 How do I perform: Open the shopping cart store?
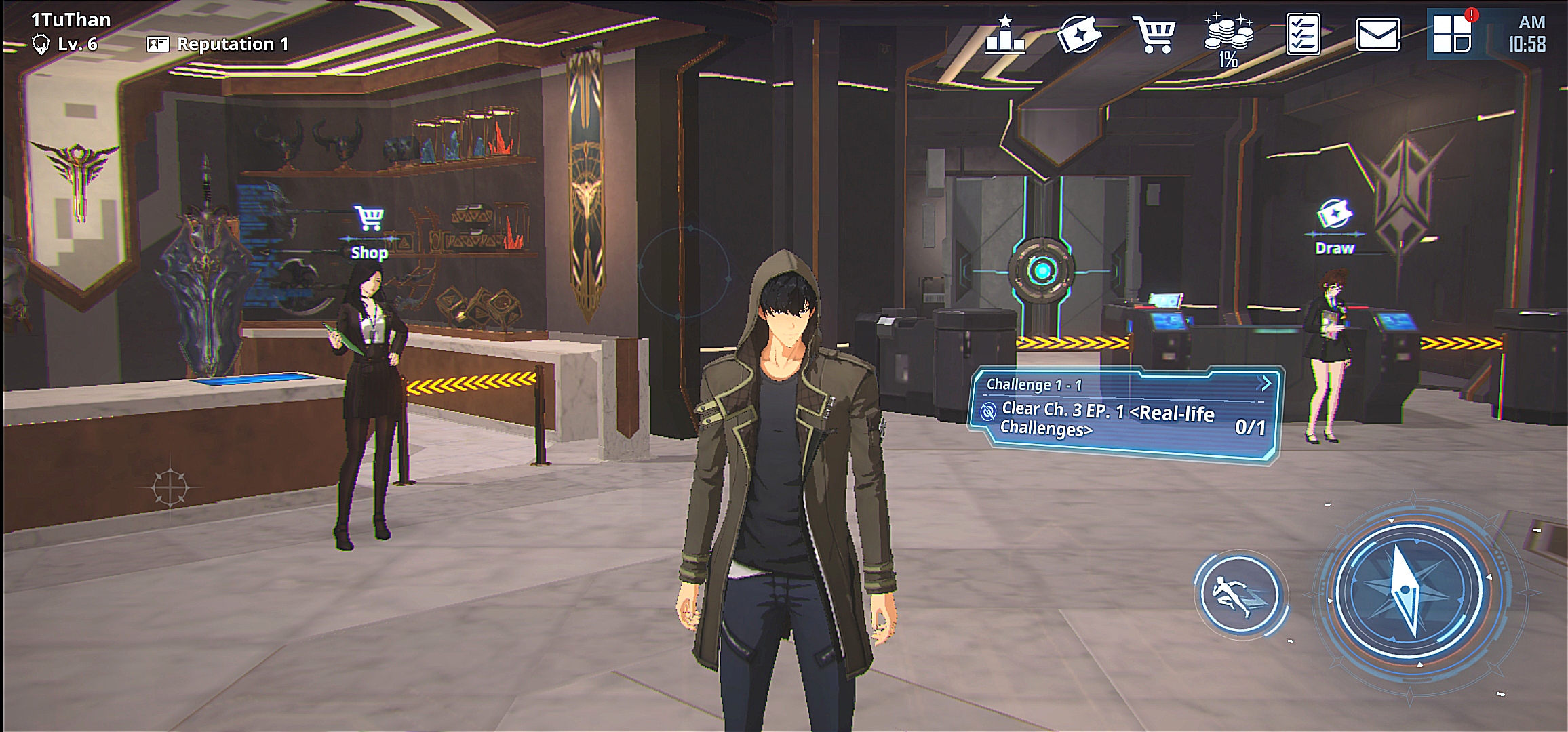pyautogui.click(x=1154, y=35)
